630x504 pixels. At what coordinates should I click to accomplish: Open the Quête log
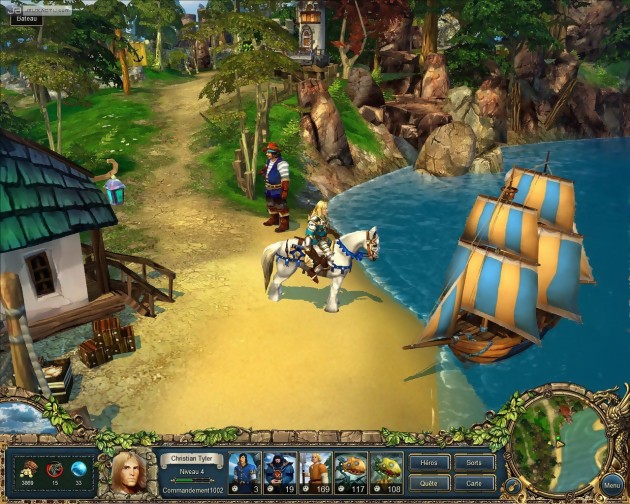pos(429,481)
